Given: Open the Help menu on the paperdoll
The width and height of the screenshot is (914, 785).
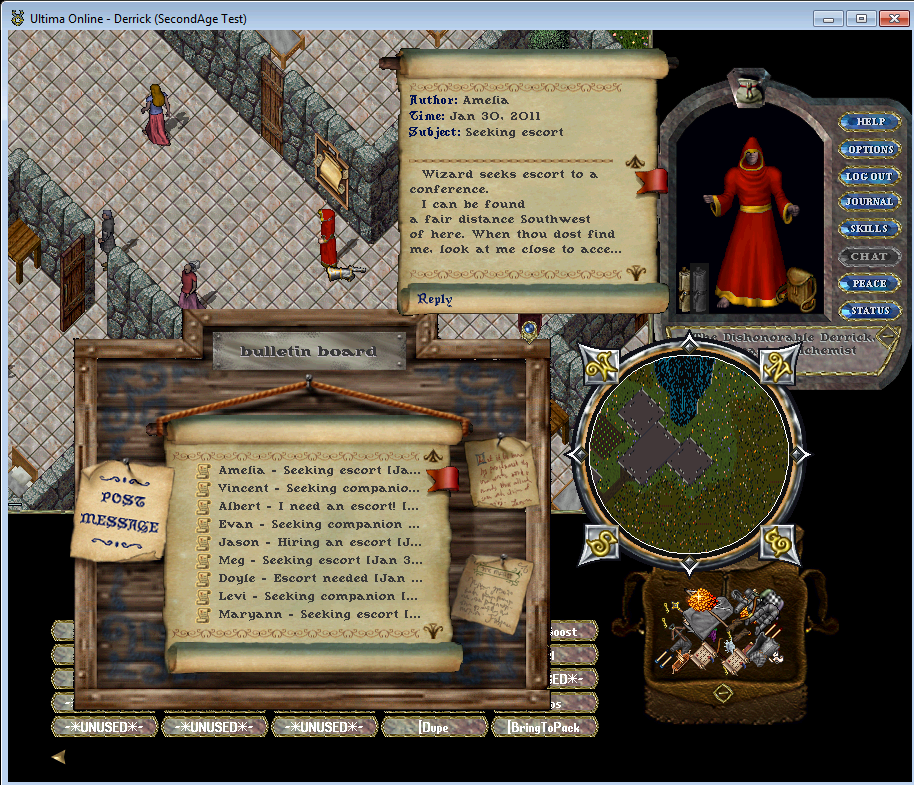Looking at the screenshot, I should [x=870, y=122].
